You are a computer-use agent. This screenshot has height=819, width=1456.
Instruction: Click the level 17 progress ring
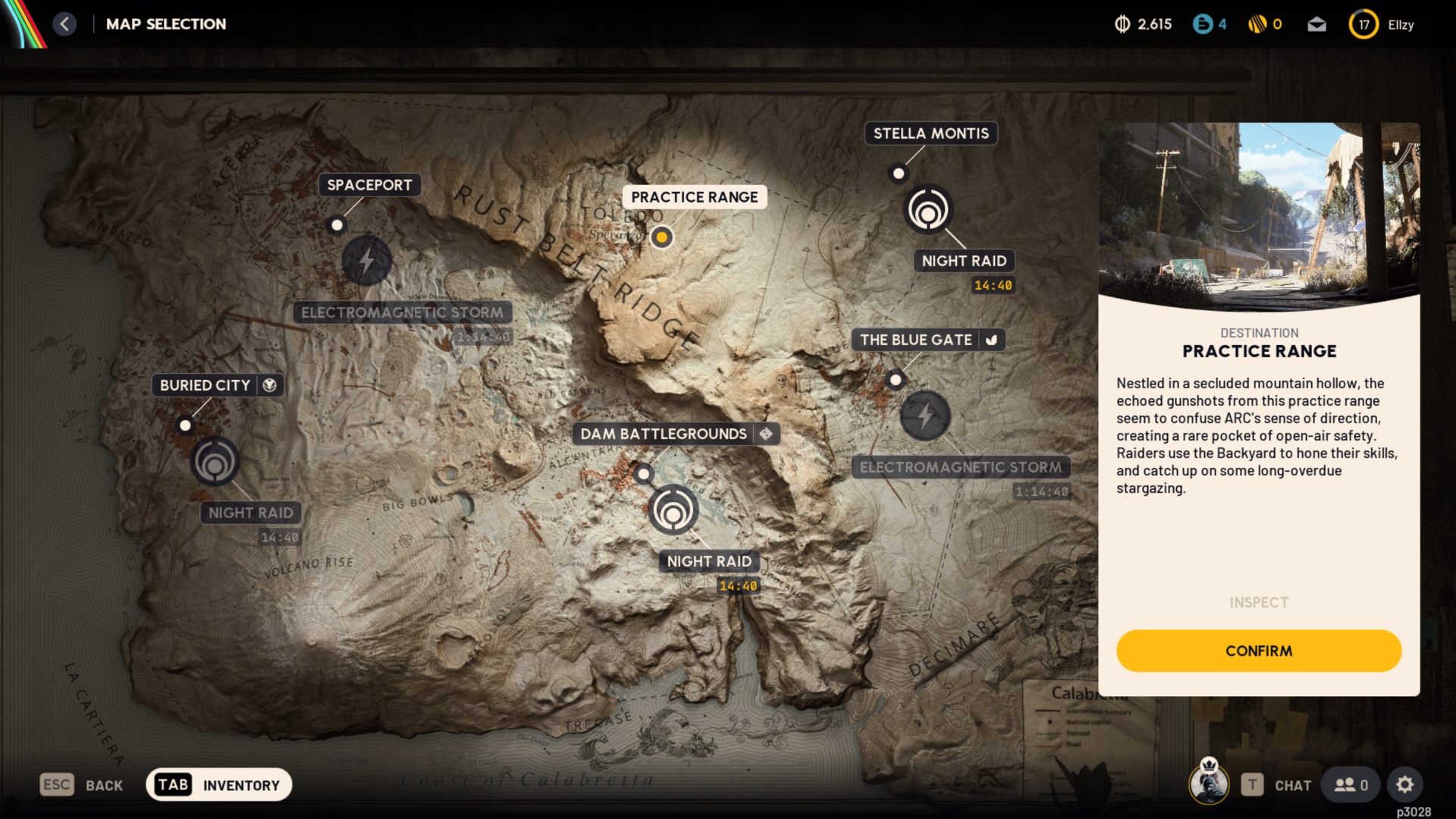(x=1363, y=24)
